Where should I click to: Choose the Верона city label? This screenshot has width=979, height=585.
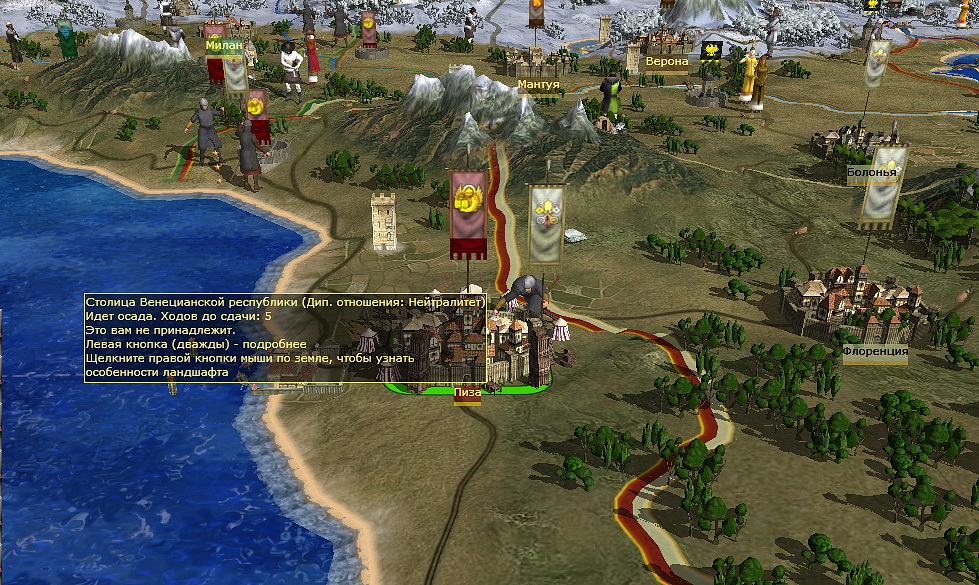coord(667,62)
